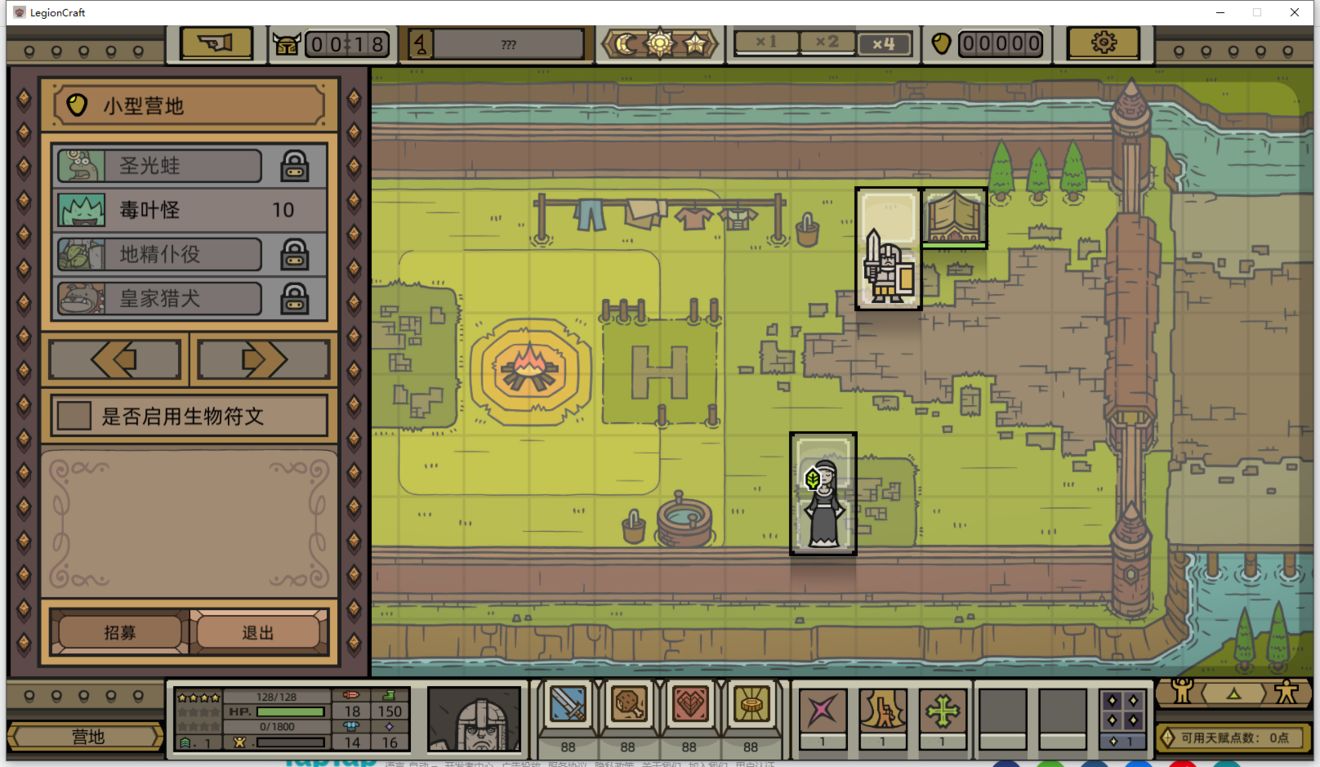Select the heart armor equipment slot
Viewport: 1320px width, 767px height.
click(689, 707)
